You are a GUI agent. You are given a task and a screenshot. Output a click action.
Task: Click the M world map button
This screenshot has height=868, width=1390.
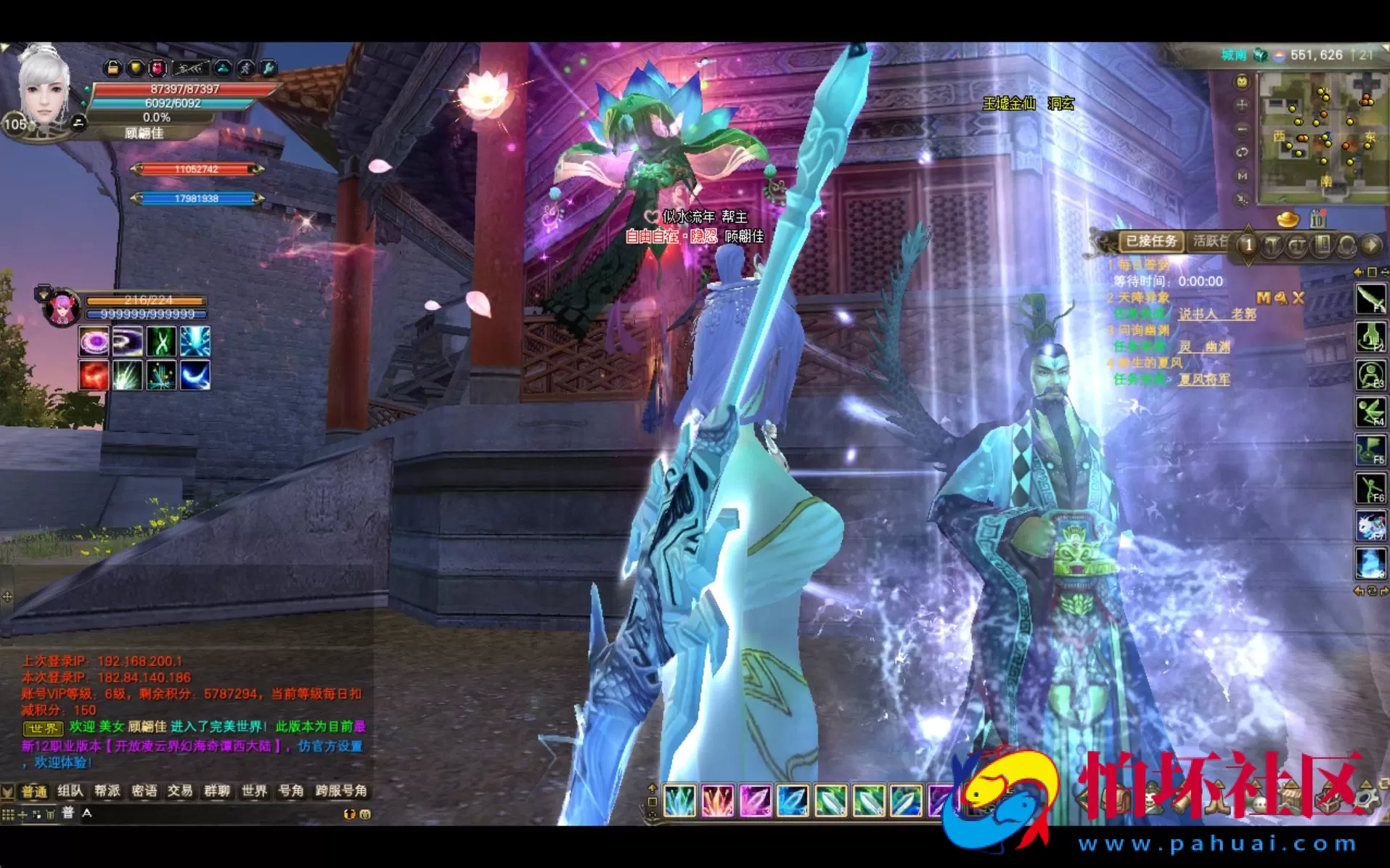(x=1242, y=176)
